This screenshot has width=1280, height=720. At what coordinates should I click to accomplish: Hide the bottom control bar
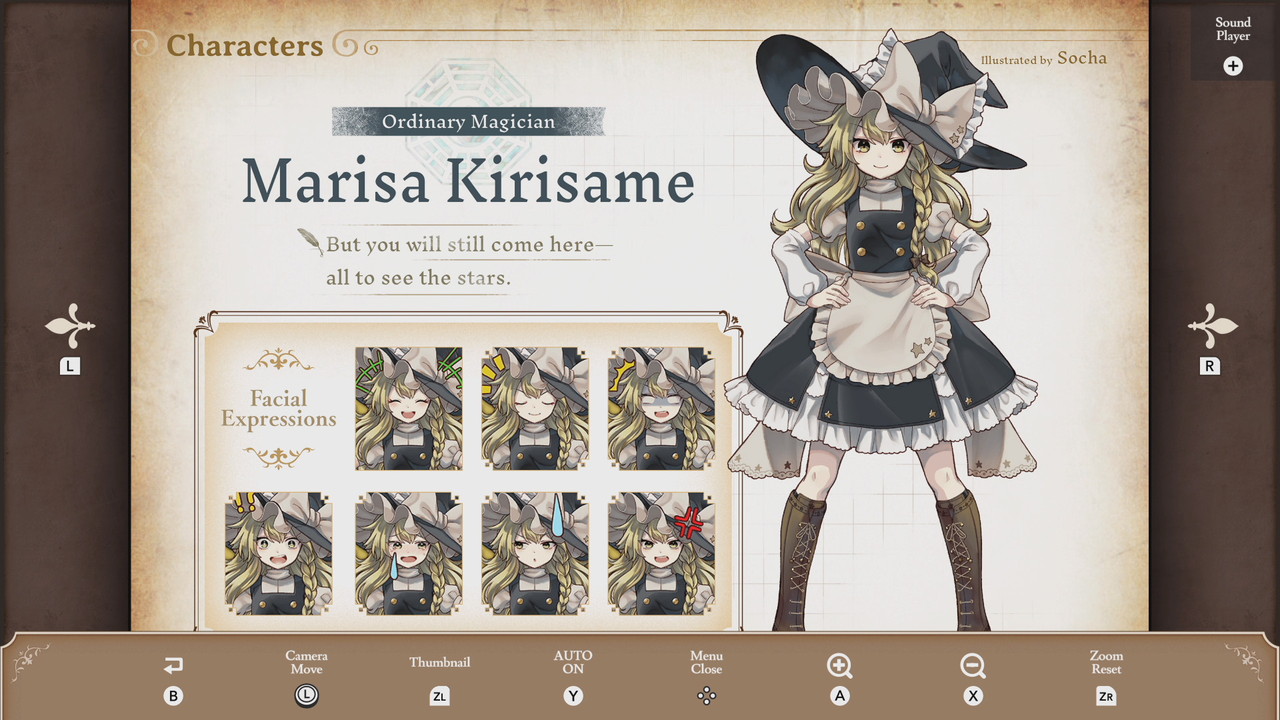tap(707, 695)
